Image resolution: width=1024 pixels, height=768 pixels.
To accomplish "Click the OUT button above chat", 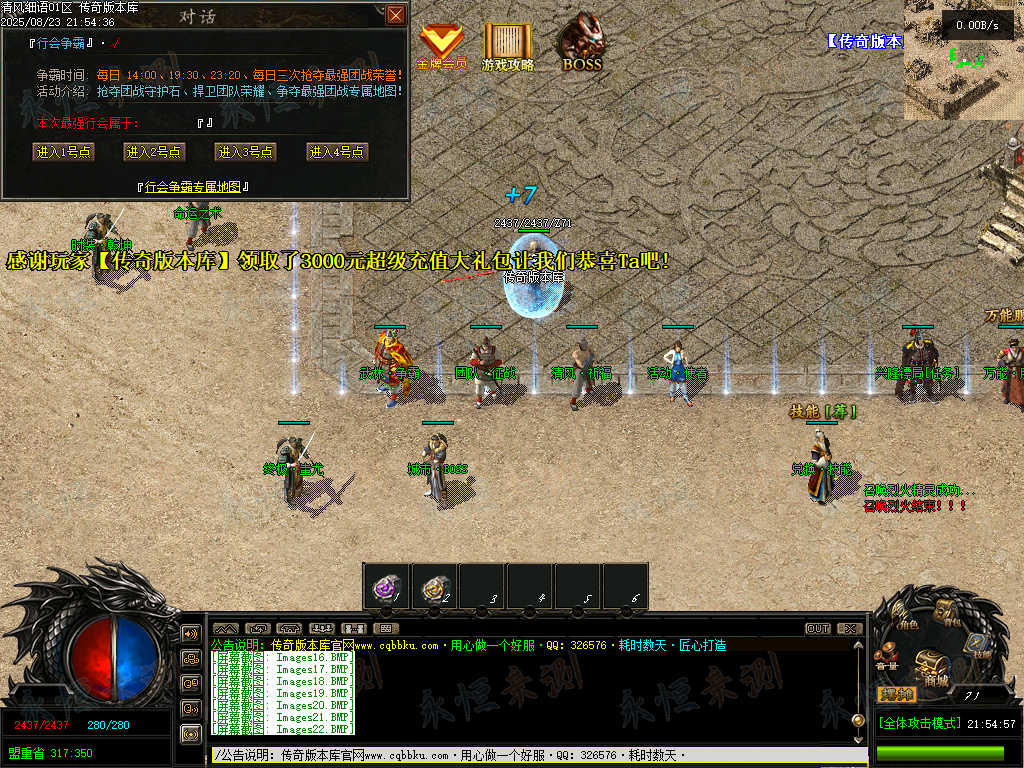I will tap(818, 628).
